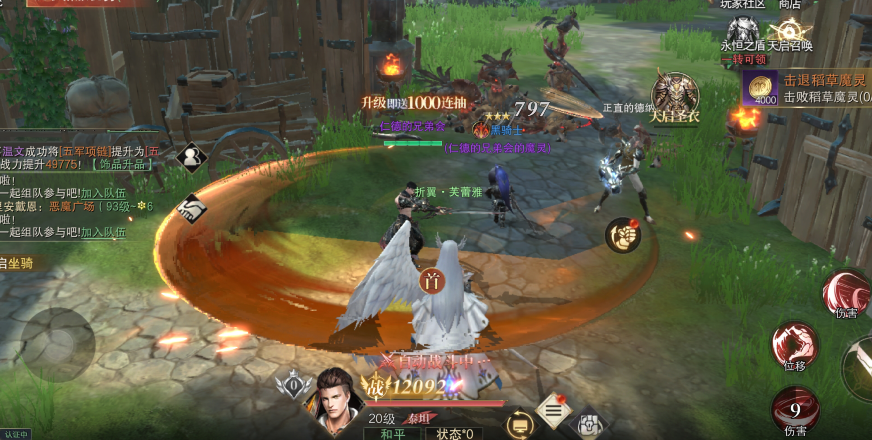Screen dimensions: 872x440
Task: Toggle the 和平 peace mode button
Action: 387,433
